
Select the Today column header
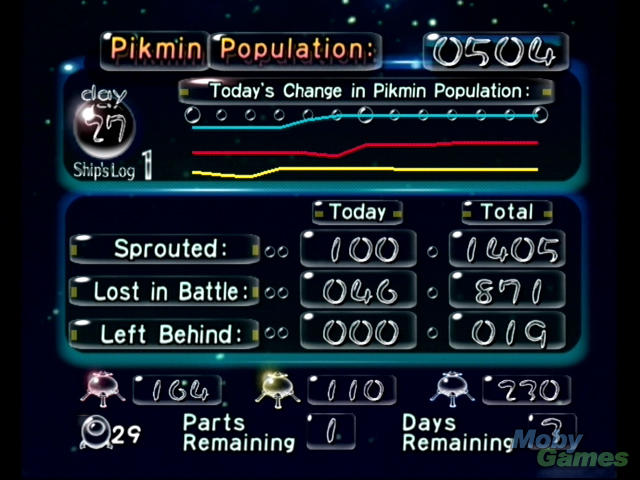pyautogui.click(x=357, y=212)
